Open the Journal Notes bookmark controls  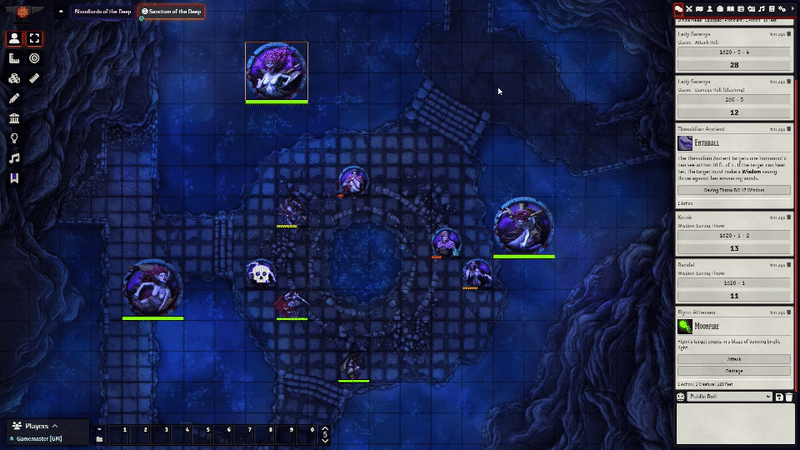(14, 178)
